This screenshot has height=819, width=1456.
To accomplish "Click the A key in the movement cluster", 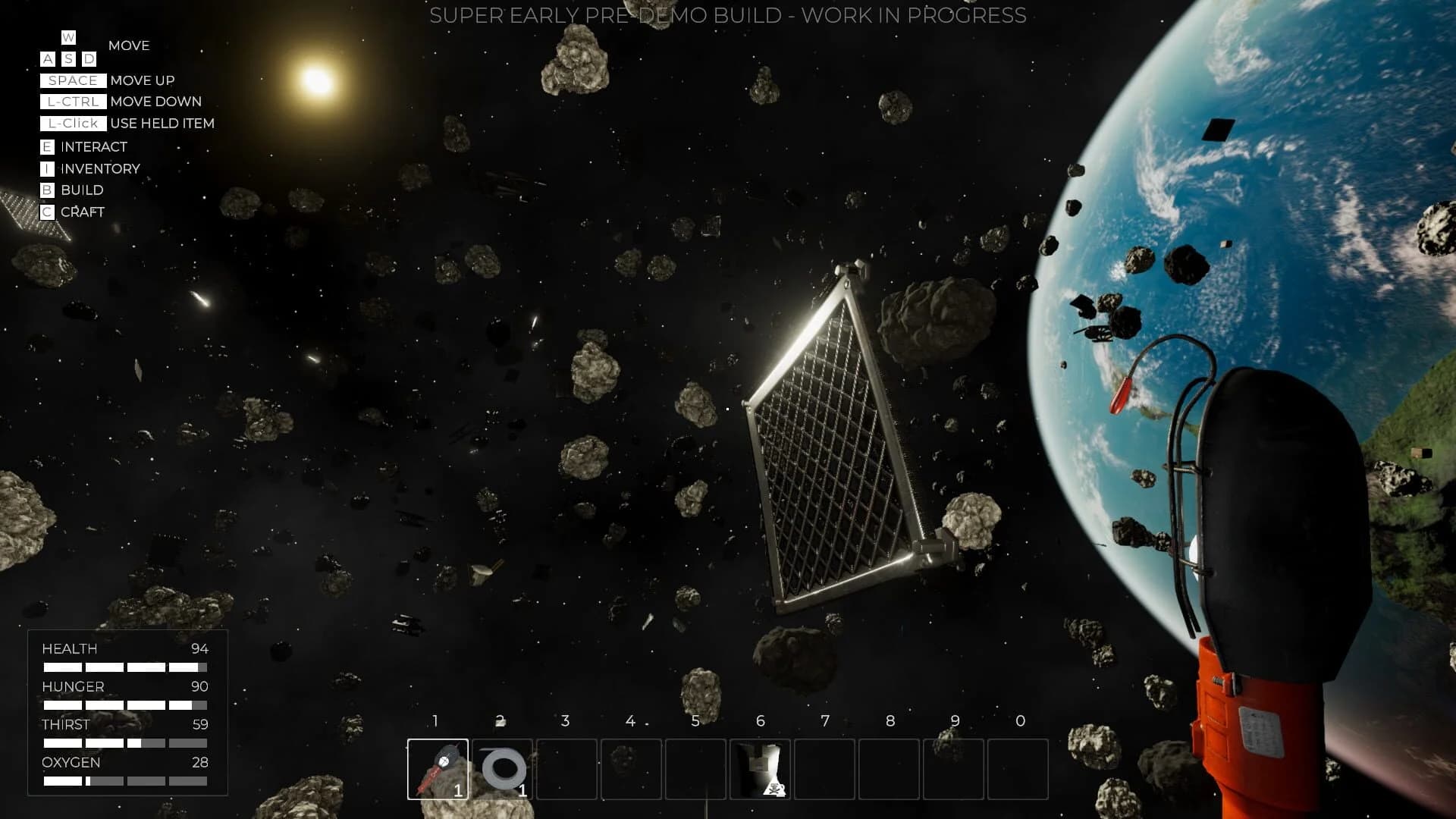I will [x=47, y=58].
